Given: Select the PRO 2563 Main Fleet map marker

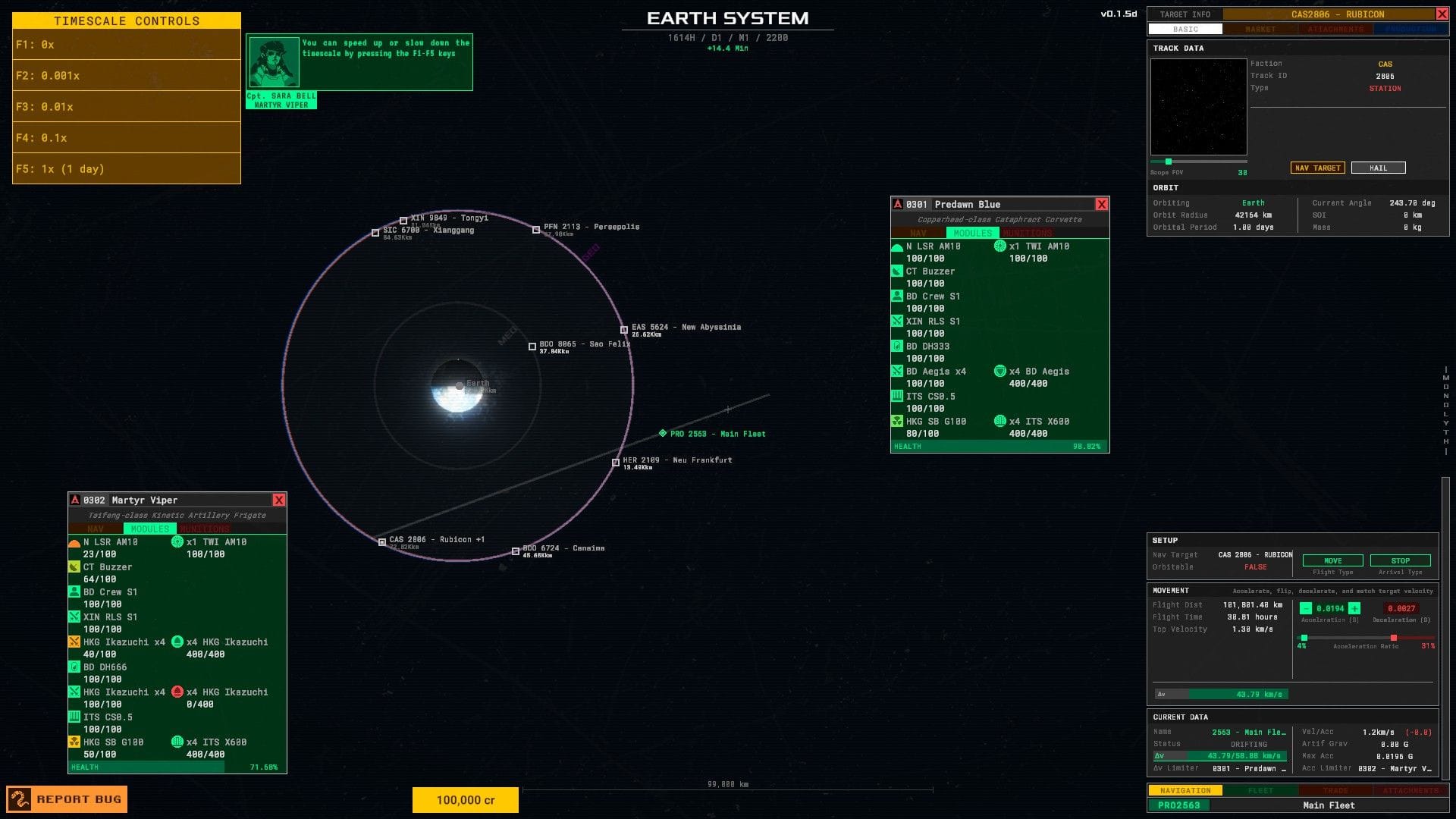Looking at the screenshot, I should pos(664,434).
